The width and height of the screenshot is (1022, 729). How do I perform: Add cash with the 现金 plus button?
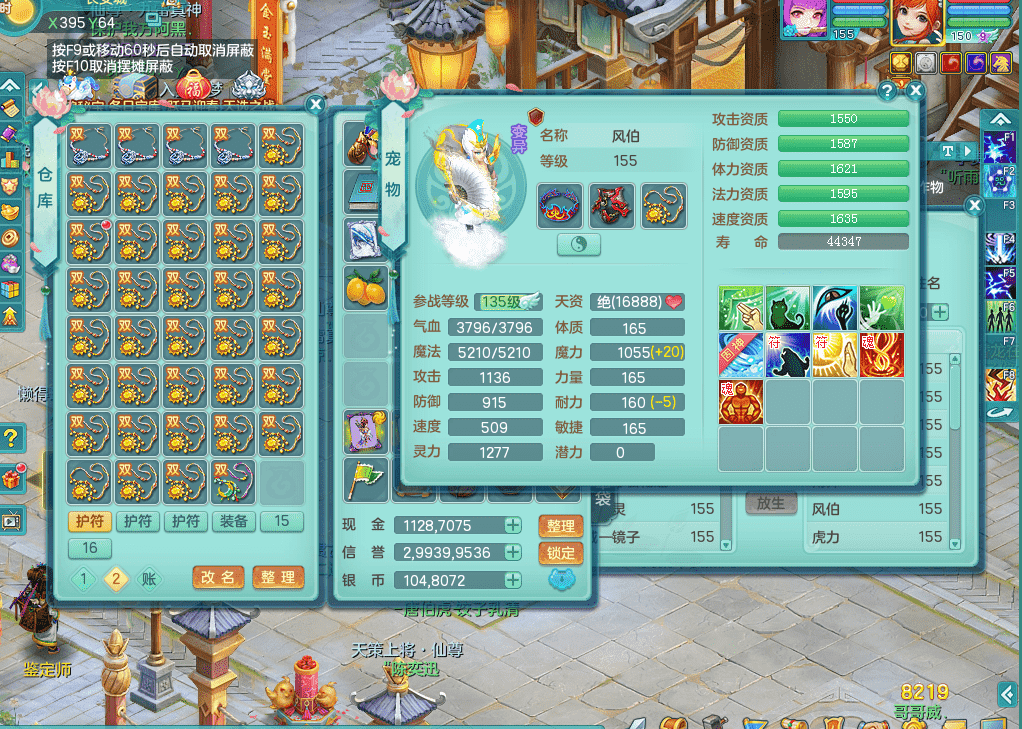512,526
